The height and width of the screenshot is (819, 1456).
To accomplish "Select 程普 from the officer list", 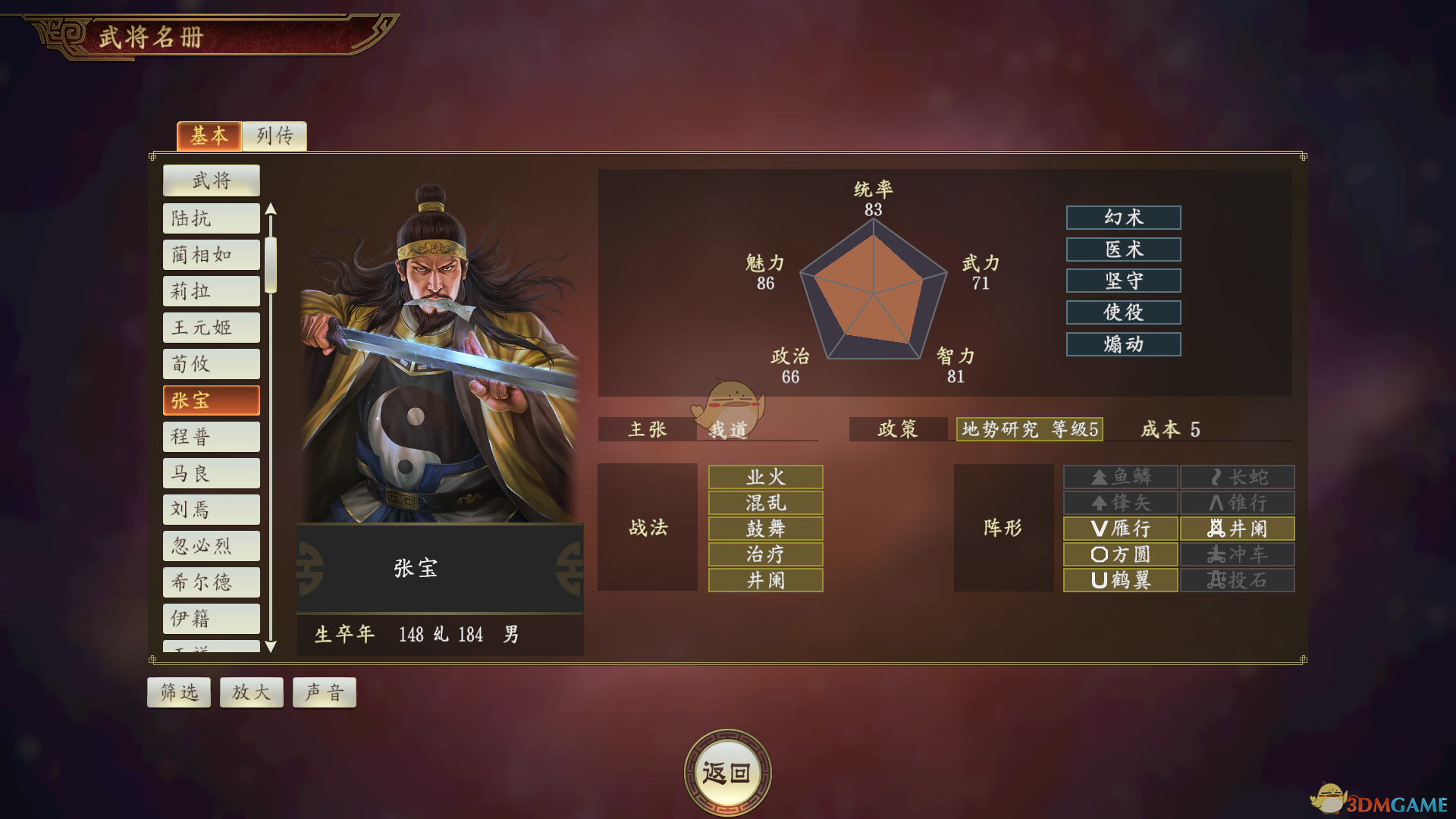I will 211,436.
